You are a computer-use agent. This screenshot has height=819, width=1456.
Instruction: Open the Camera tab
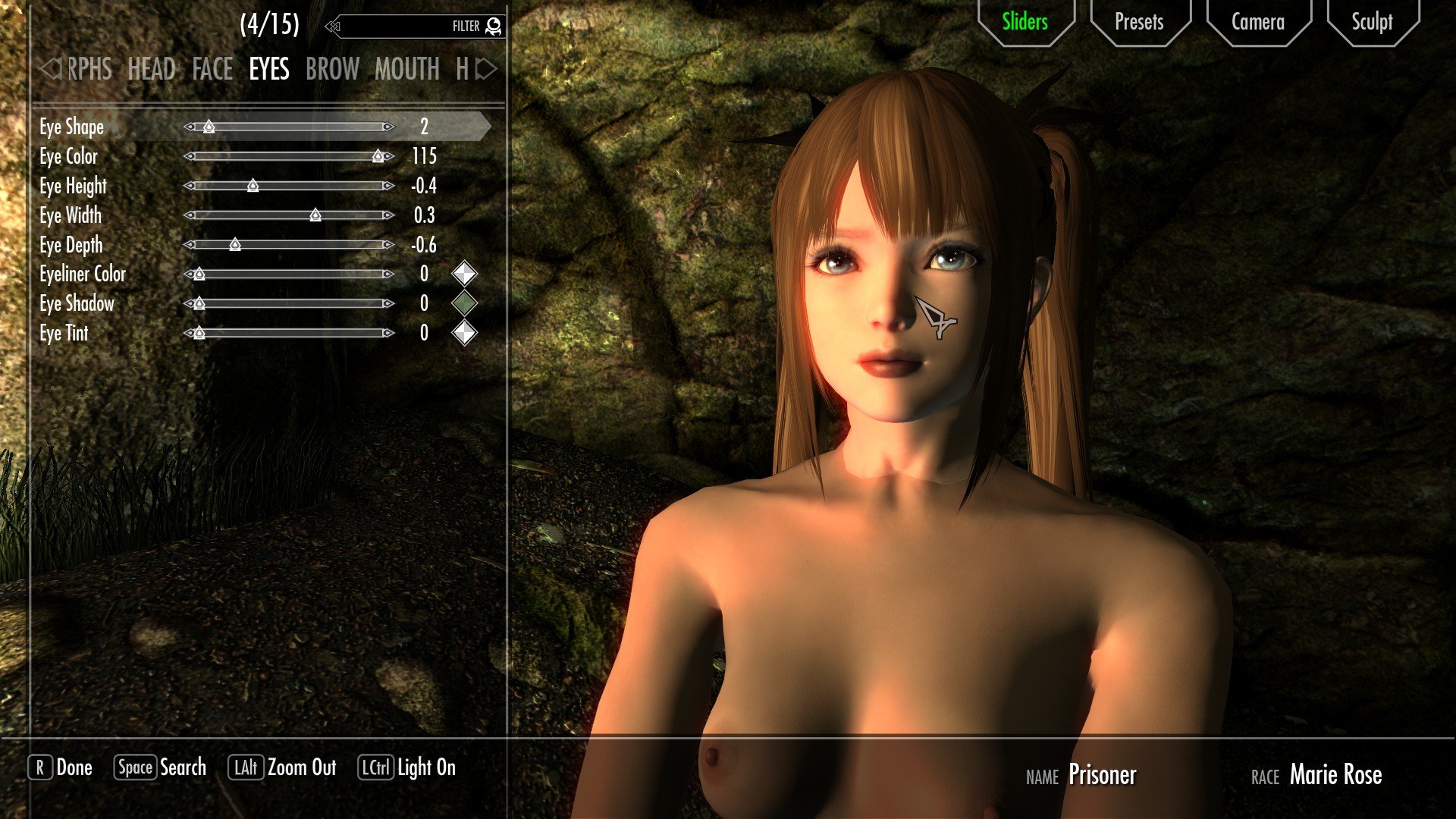click(x=1257, y=22)
